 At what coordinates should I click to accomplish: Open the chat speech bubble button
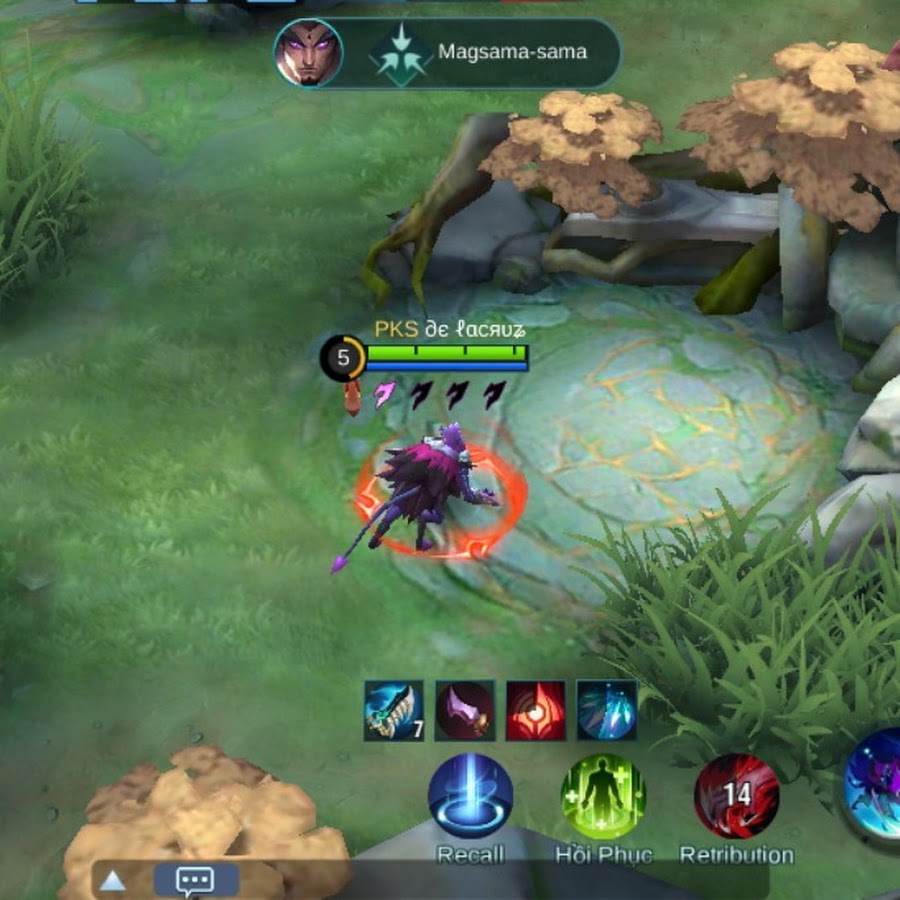coord(195,880)
